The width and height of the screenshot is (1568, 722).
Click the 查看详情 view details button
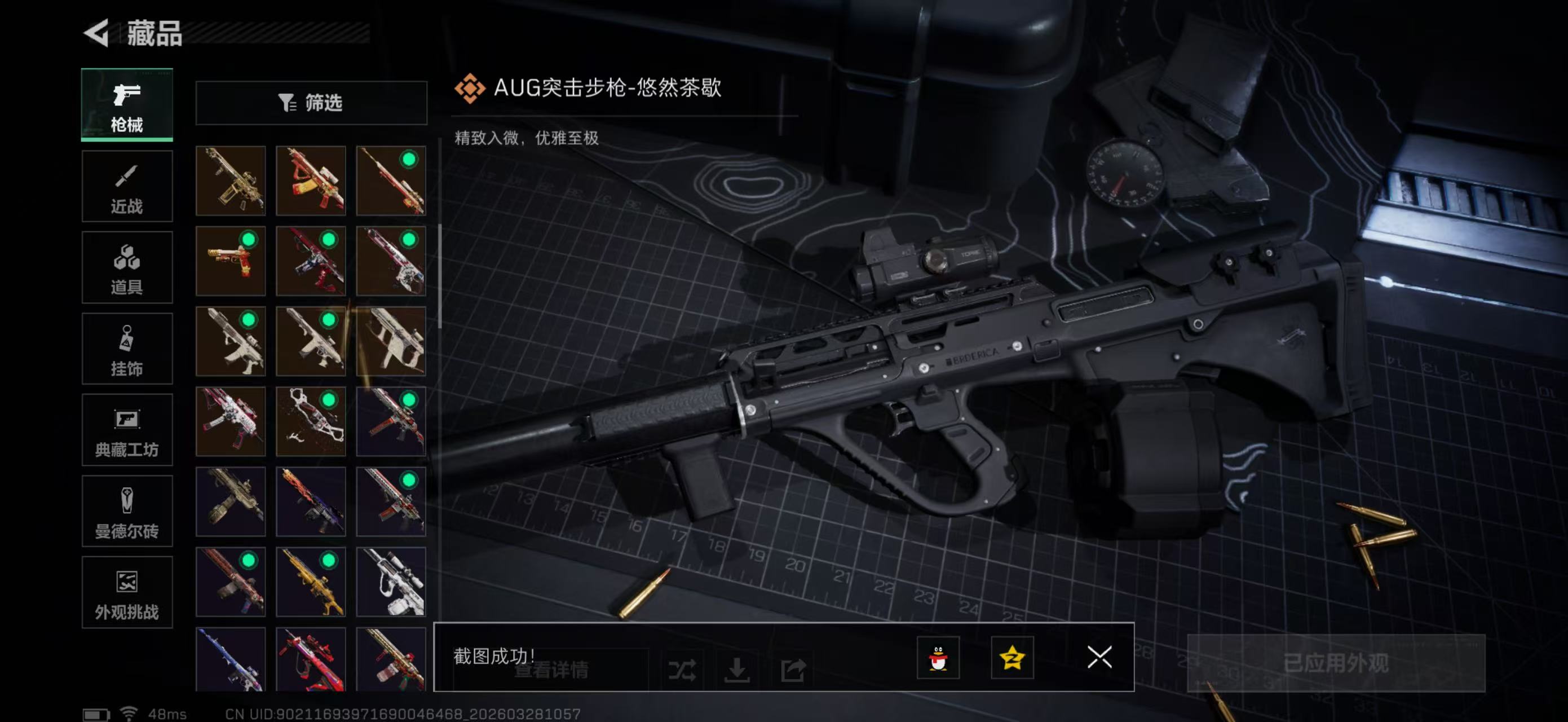tap(552, 670)
